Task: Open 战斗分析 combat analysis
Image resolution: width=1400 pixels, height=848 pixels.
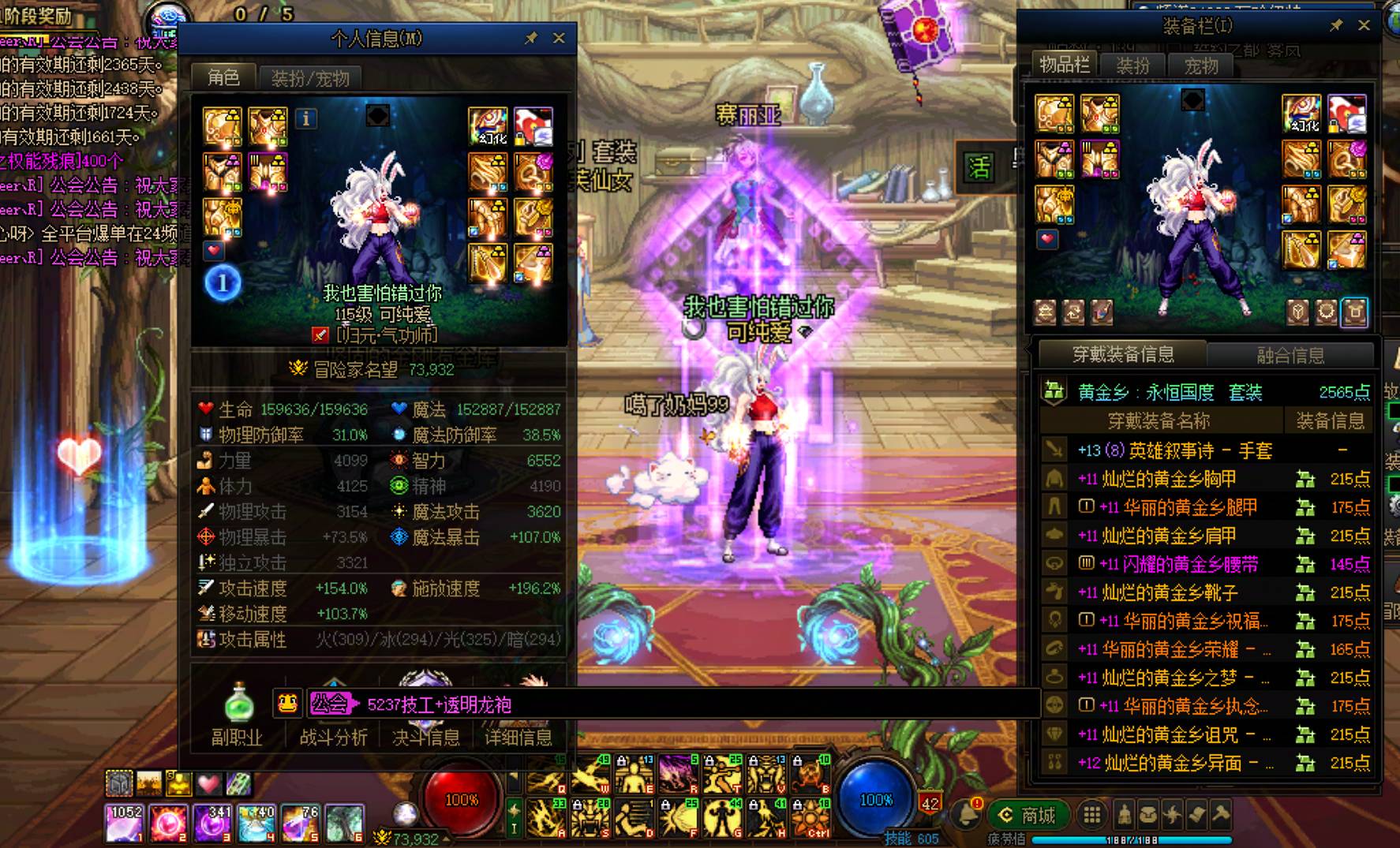Action: (333, 736)
